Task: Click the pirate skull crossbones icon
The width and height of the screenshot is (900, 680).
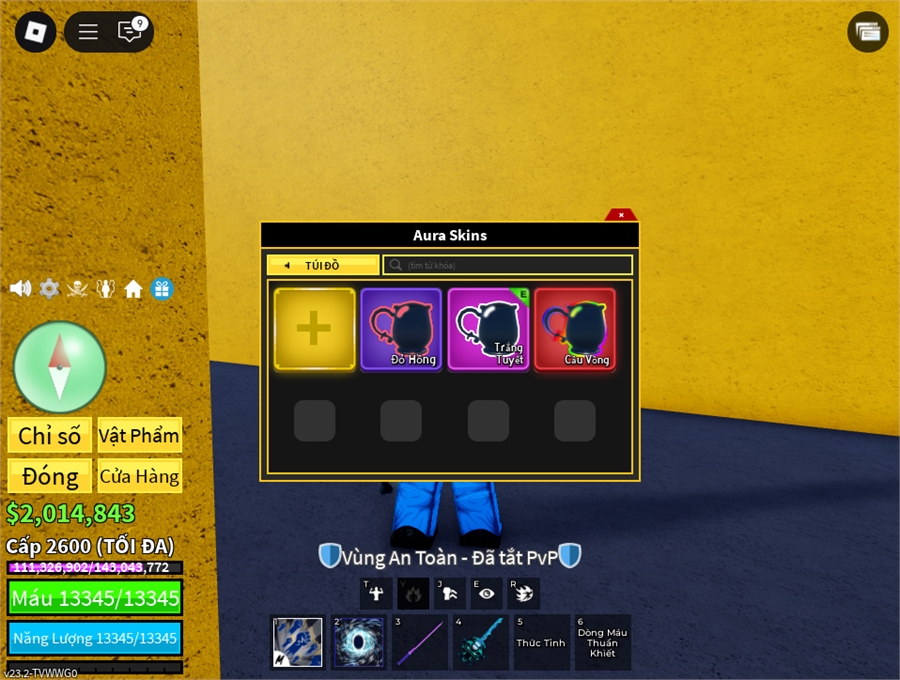Action: [77, 289]
